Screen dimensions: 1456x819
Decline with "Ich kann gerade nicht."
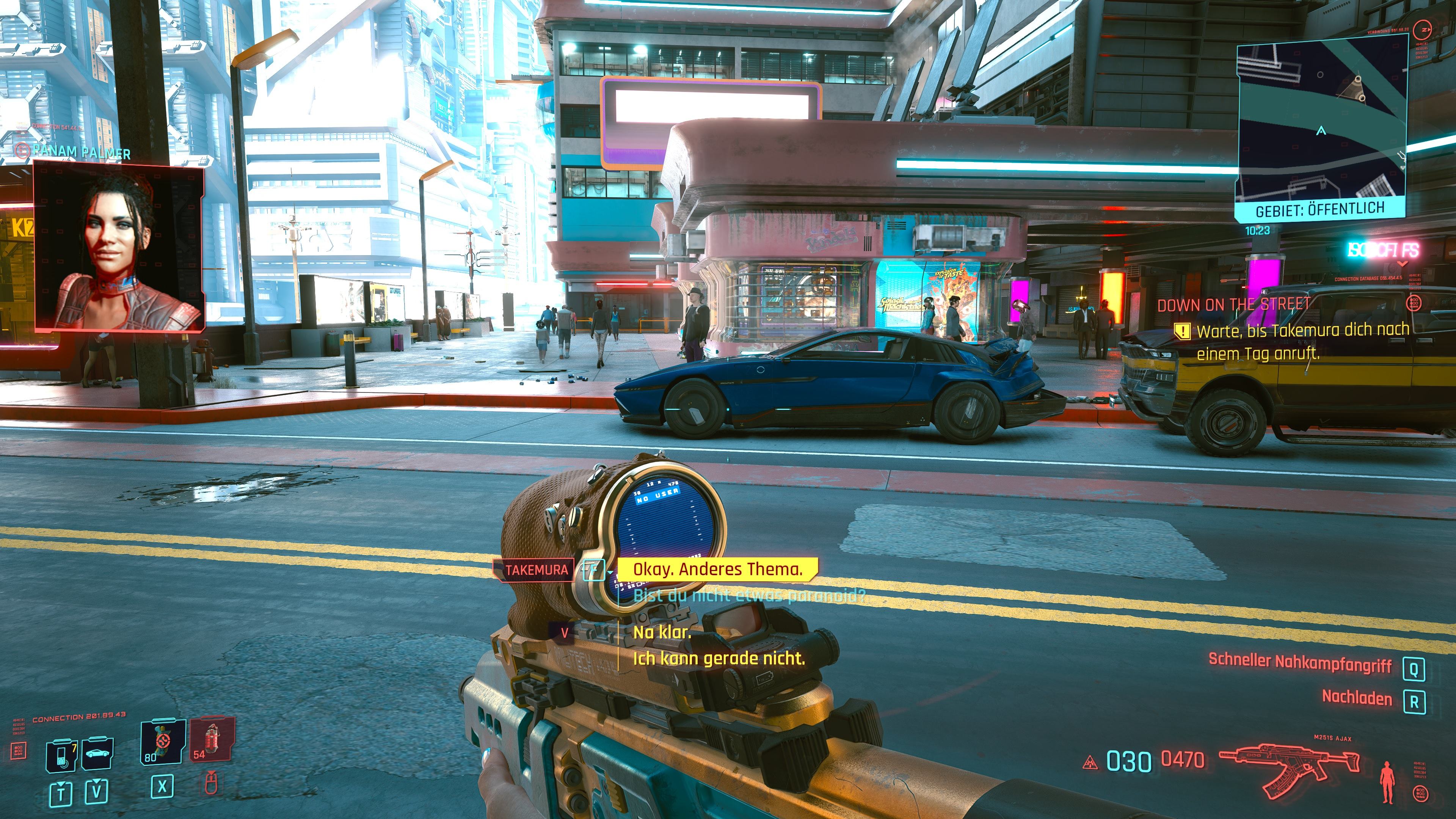click(x=719, y=659)
